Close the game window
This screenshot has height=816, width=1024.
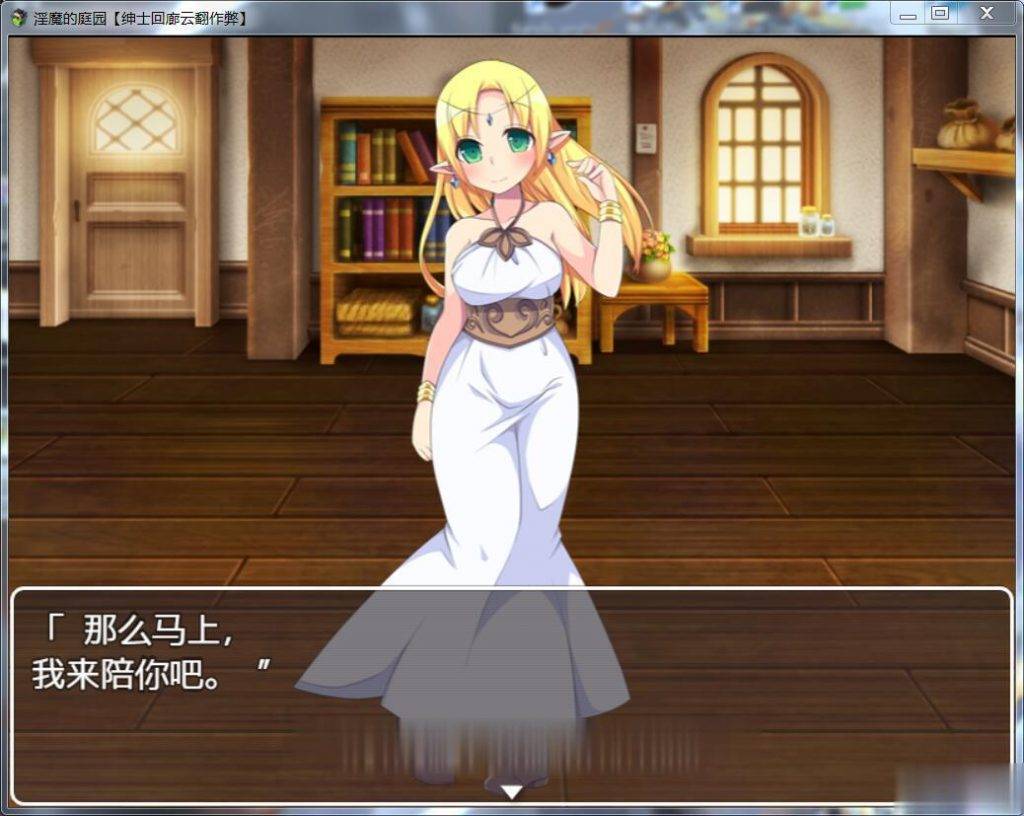(986, 14)
